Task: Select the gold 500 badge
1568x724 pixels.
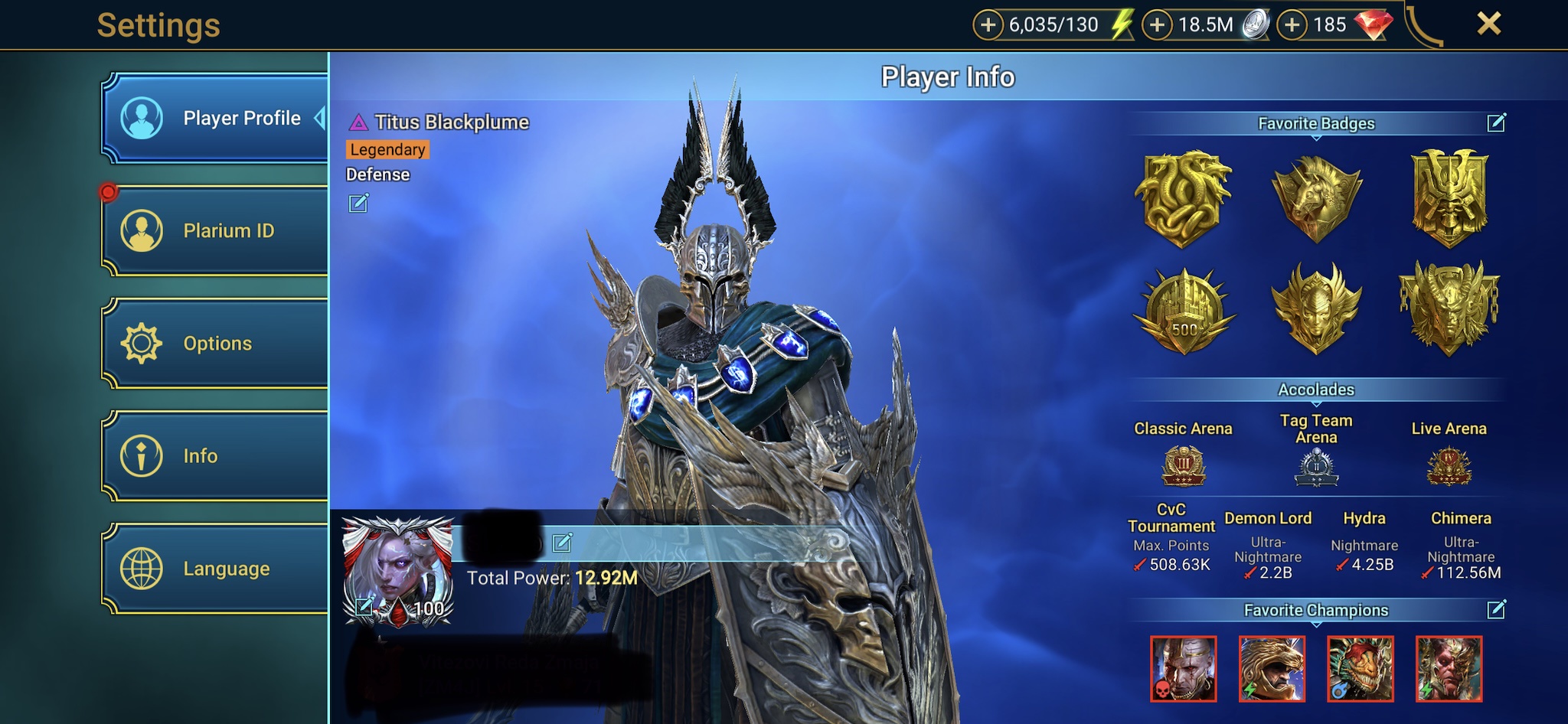Action: coord(1184,311)
